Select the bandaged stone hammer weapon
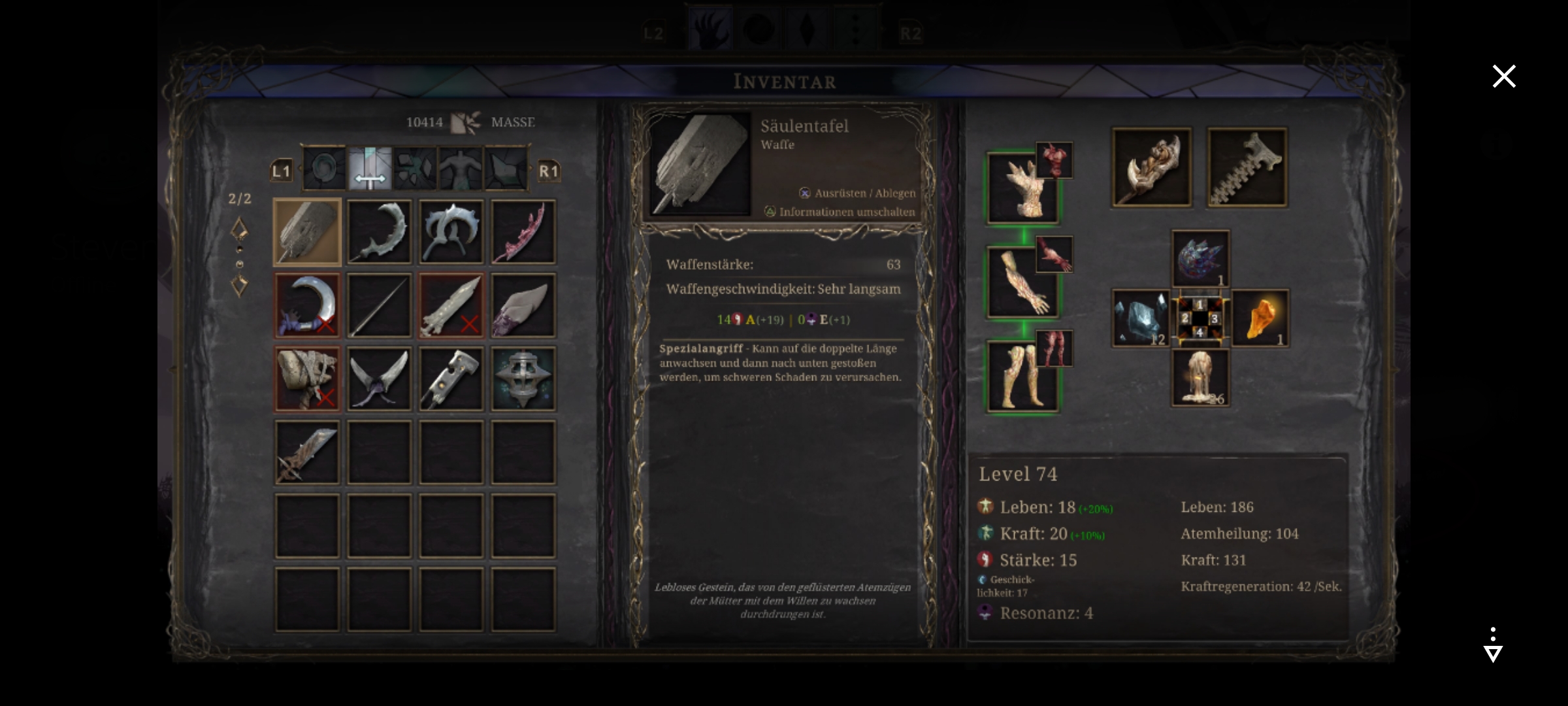 tap(307, 378)
